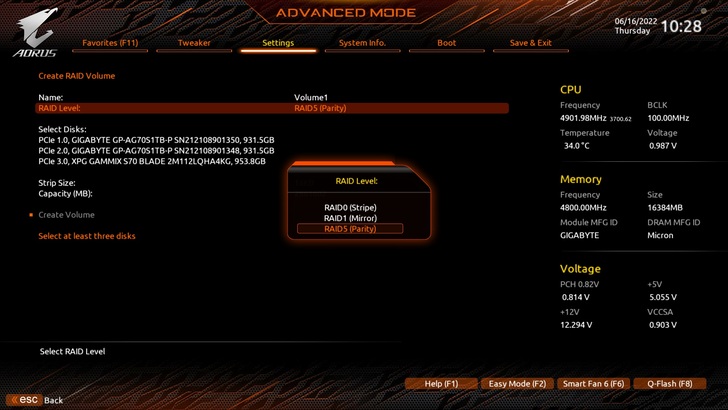
Task: Launch Q-Flash (F8)
Action: tap(669, 384)
